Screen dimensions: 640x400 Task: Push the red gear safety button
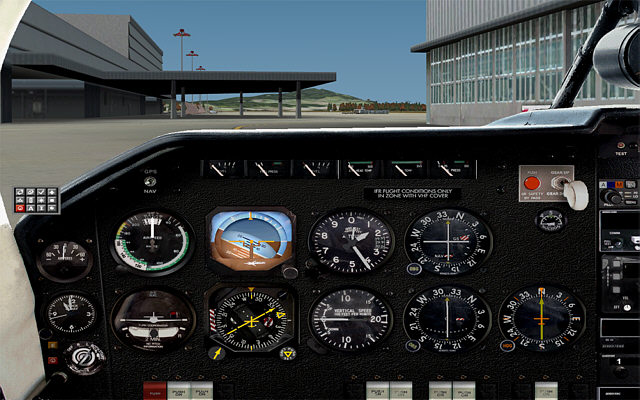(533, 184)
